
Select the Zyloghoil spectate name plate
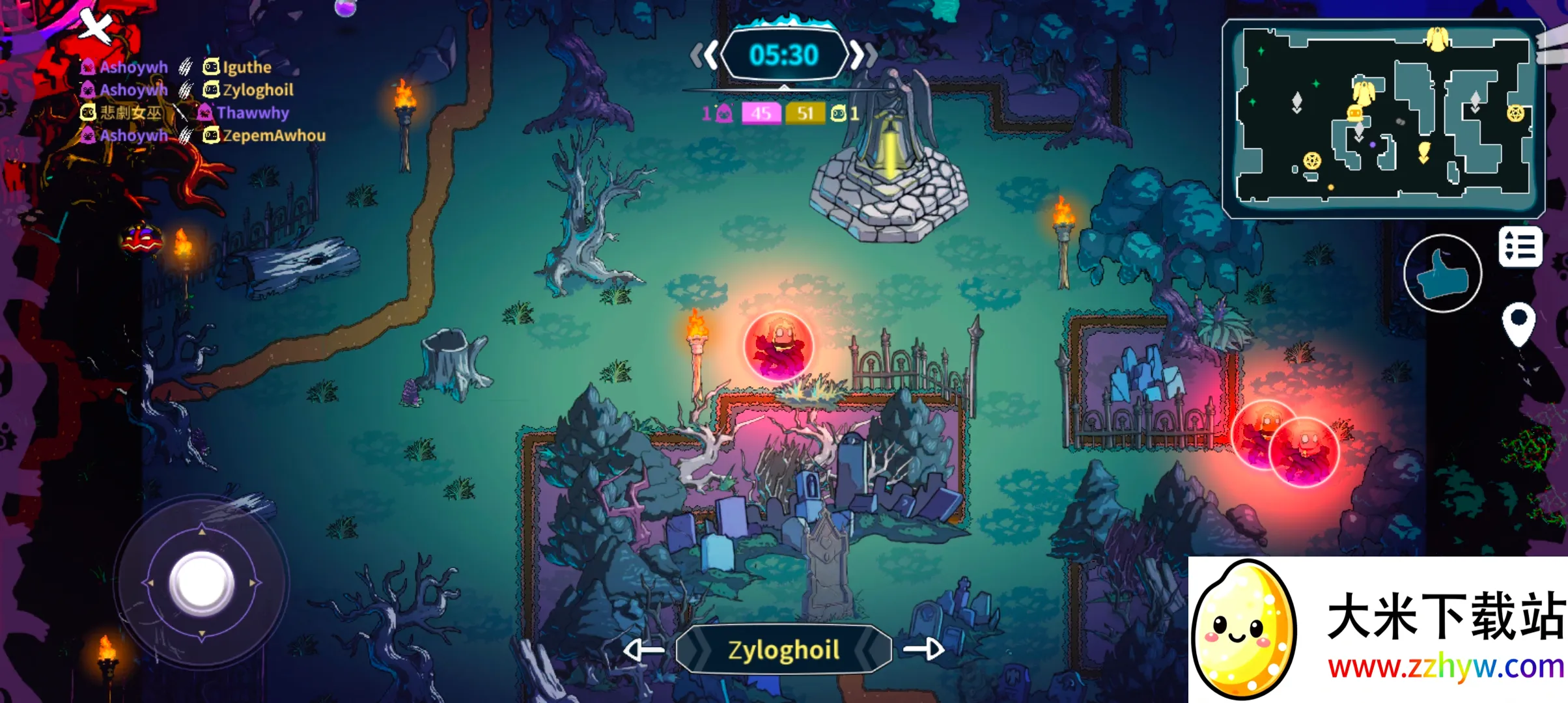(x=783, y=649)
